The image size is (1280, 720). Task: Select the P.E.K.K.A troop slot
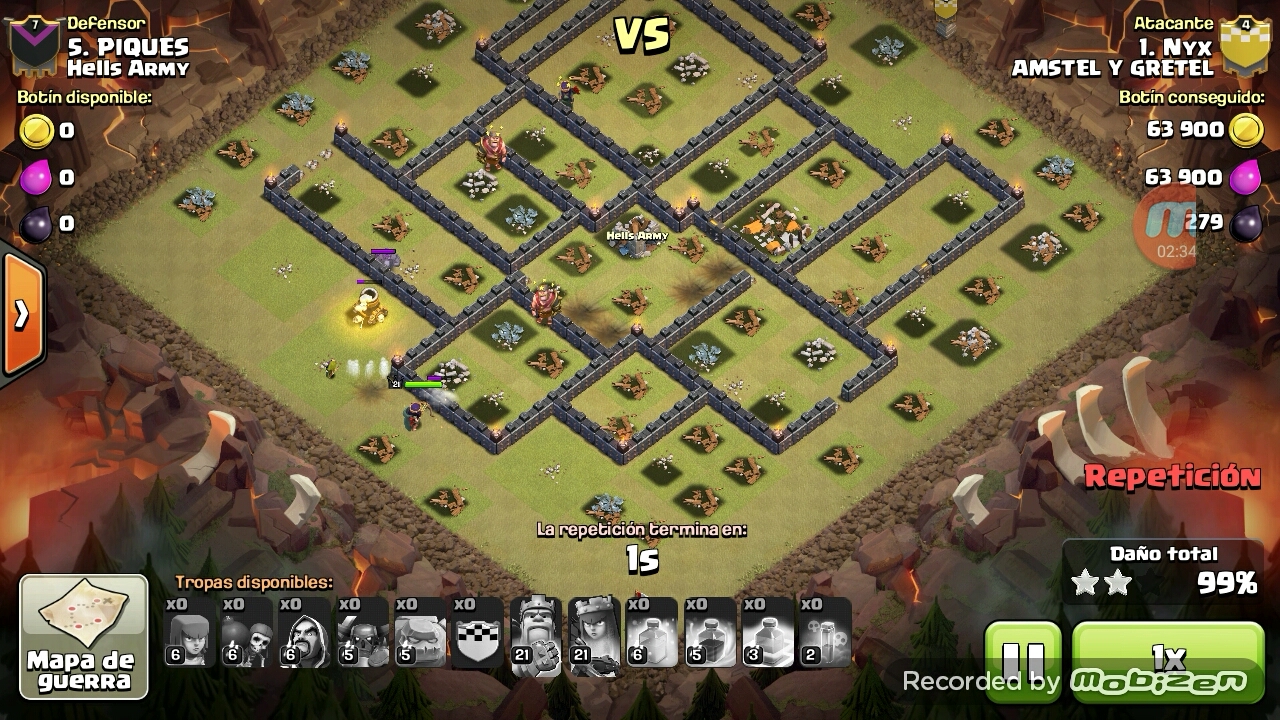[x=363, y=633]
